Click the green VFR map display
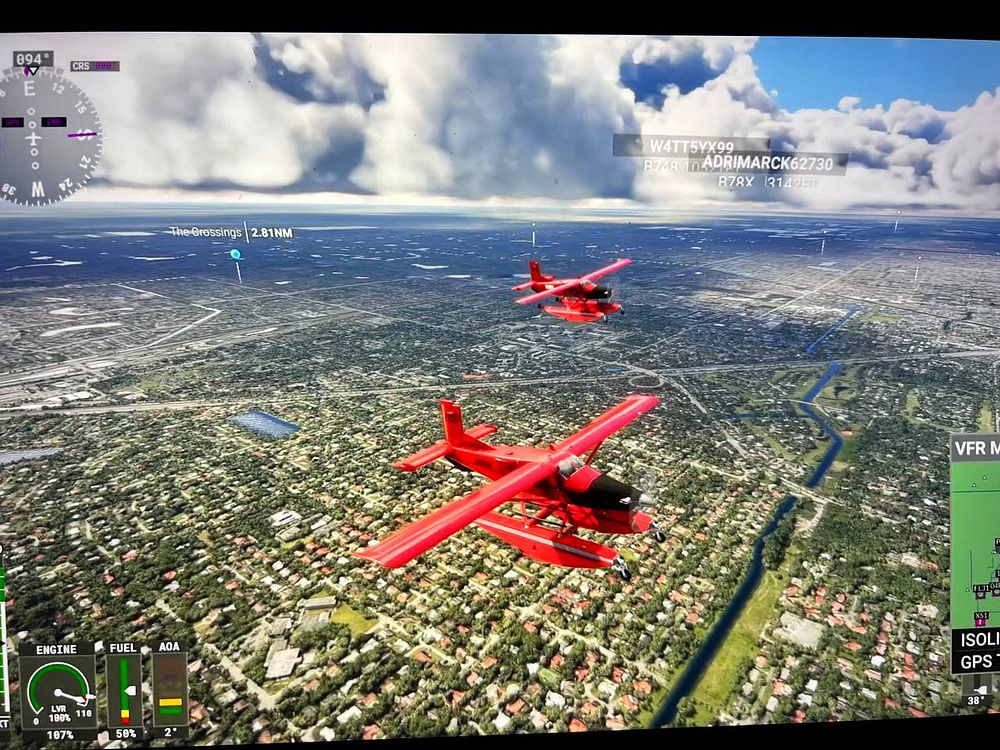 (x=976, y=540)
